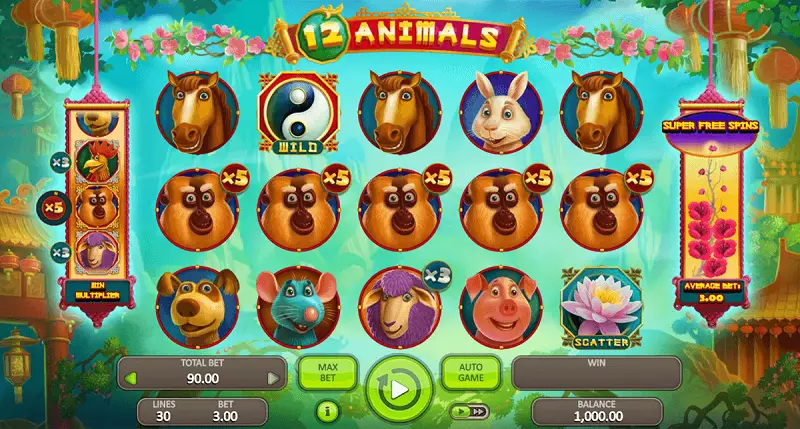Increase total bet with the right arrow
The height and width of the screenshot is (429, 800).
[273, 379]
